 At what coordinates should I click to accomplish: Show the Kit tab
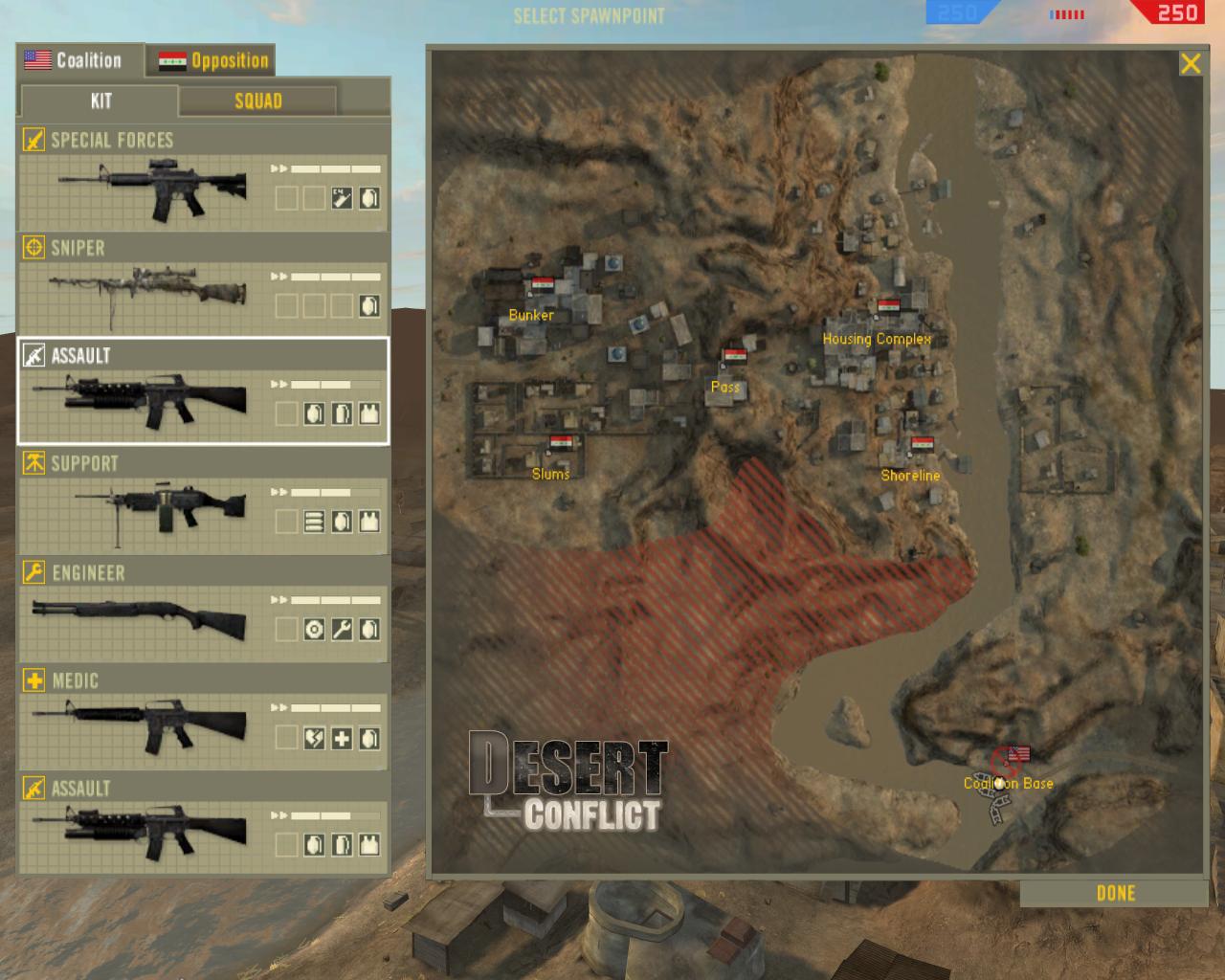pos(100,101)
